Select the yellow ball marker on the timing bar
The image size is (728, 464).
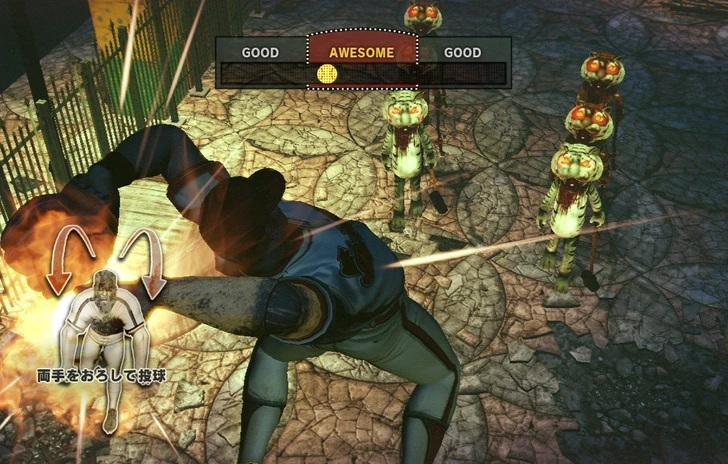[326, 74]
